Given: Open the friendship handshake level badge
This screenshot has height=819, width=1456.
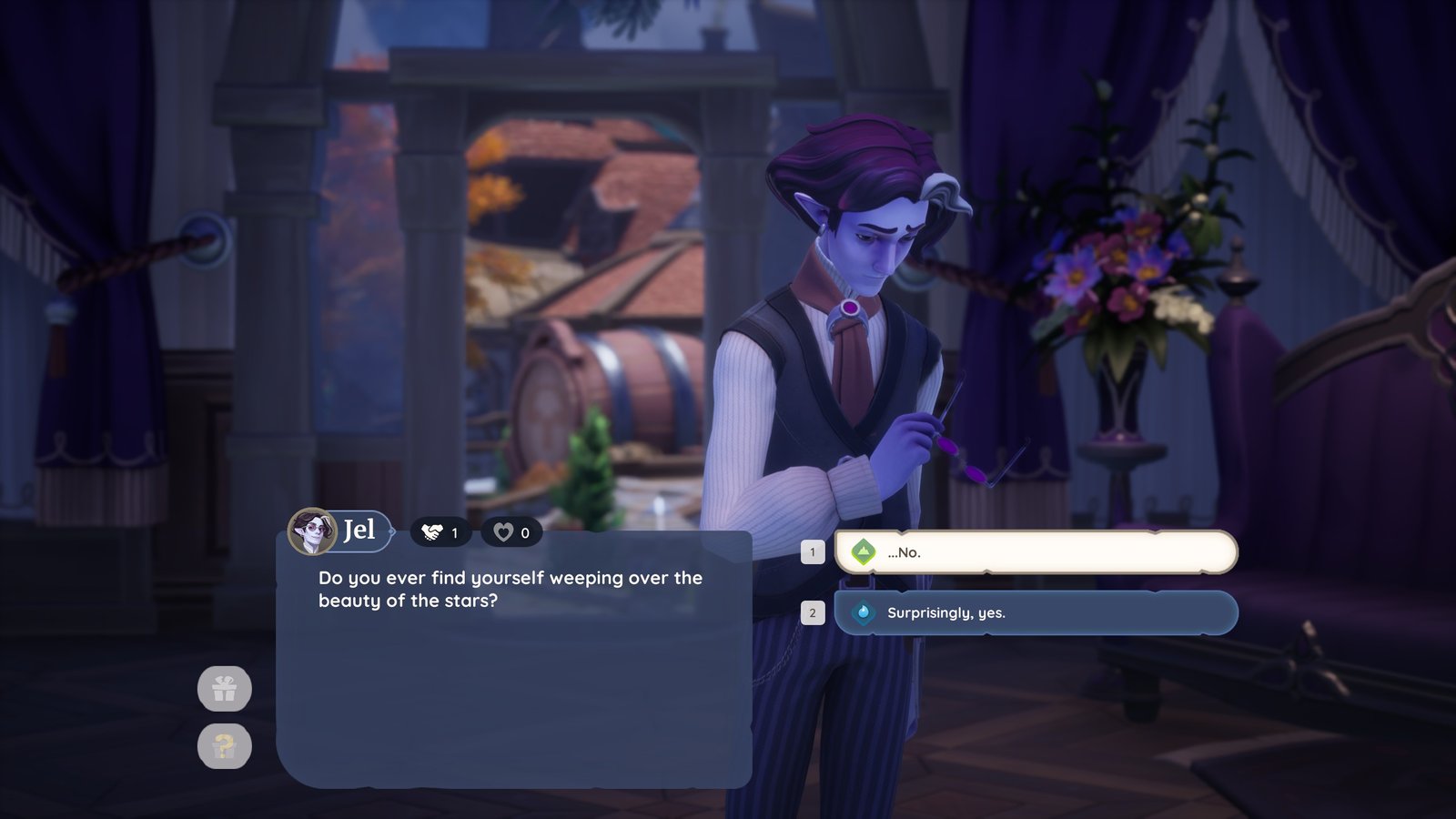Looking at the screenshot, I should click(x=441, y=532).
